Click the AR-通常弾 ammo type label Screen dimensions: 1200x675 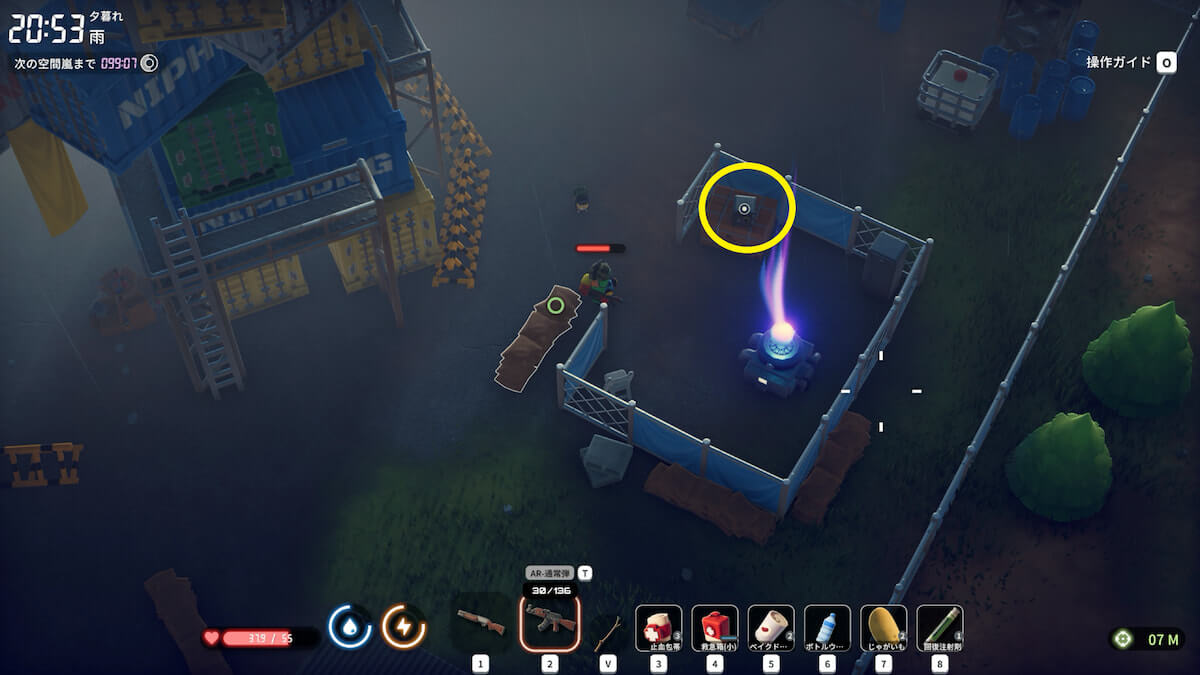click(x=550, y=573)
